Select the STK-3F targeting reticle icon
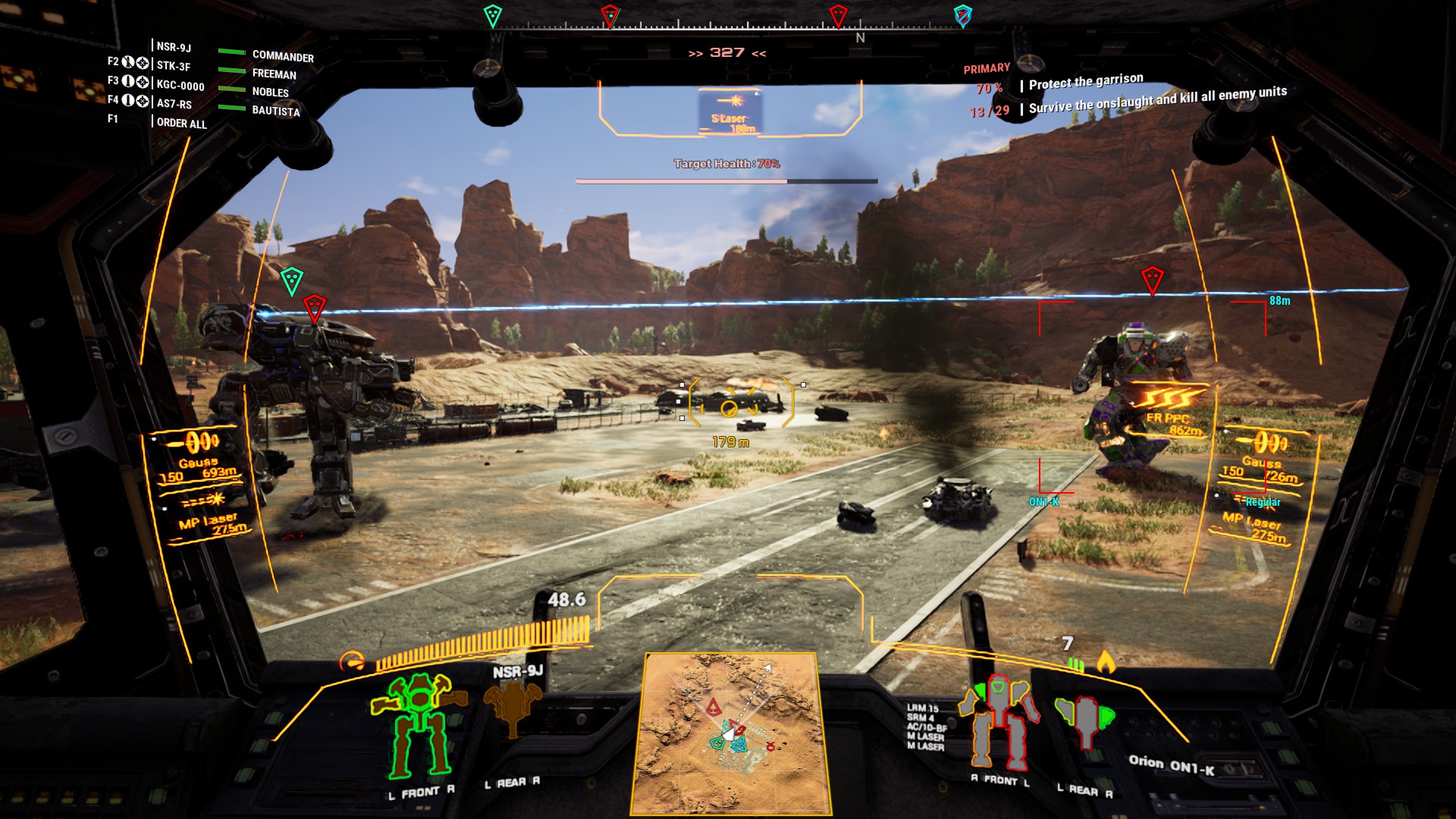Viewport: 1456px width, 819px height. point(143,64)
